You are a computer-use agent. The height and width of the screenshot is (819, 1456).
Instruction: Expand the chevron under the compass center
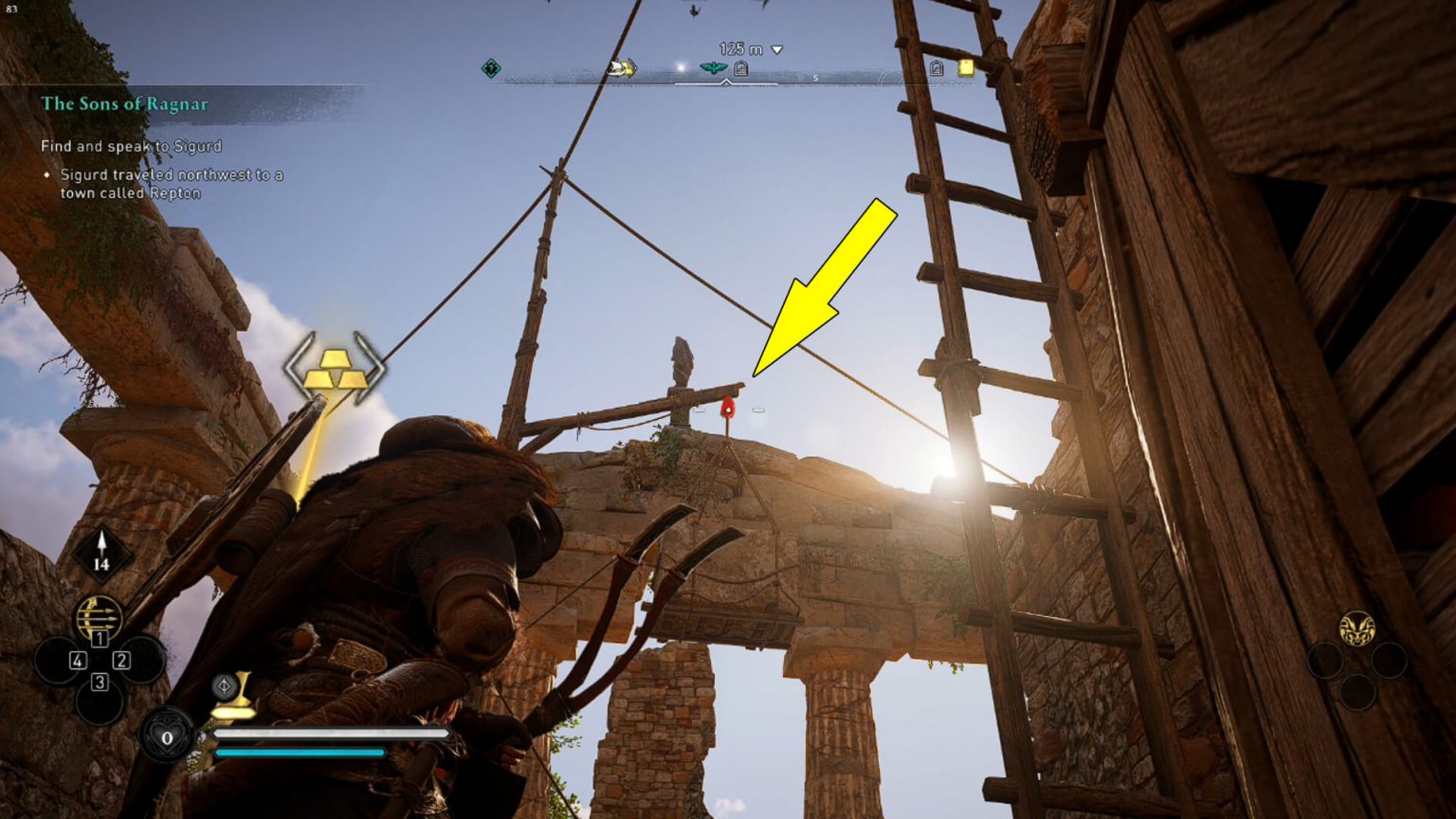click(726, 83)
